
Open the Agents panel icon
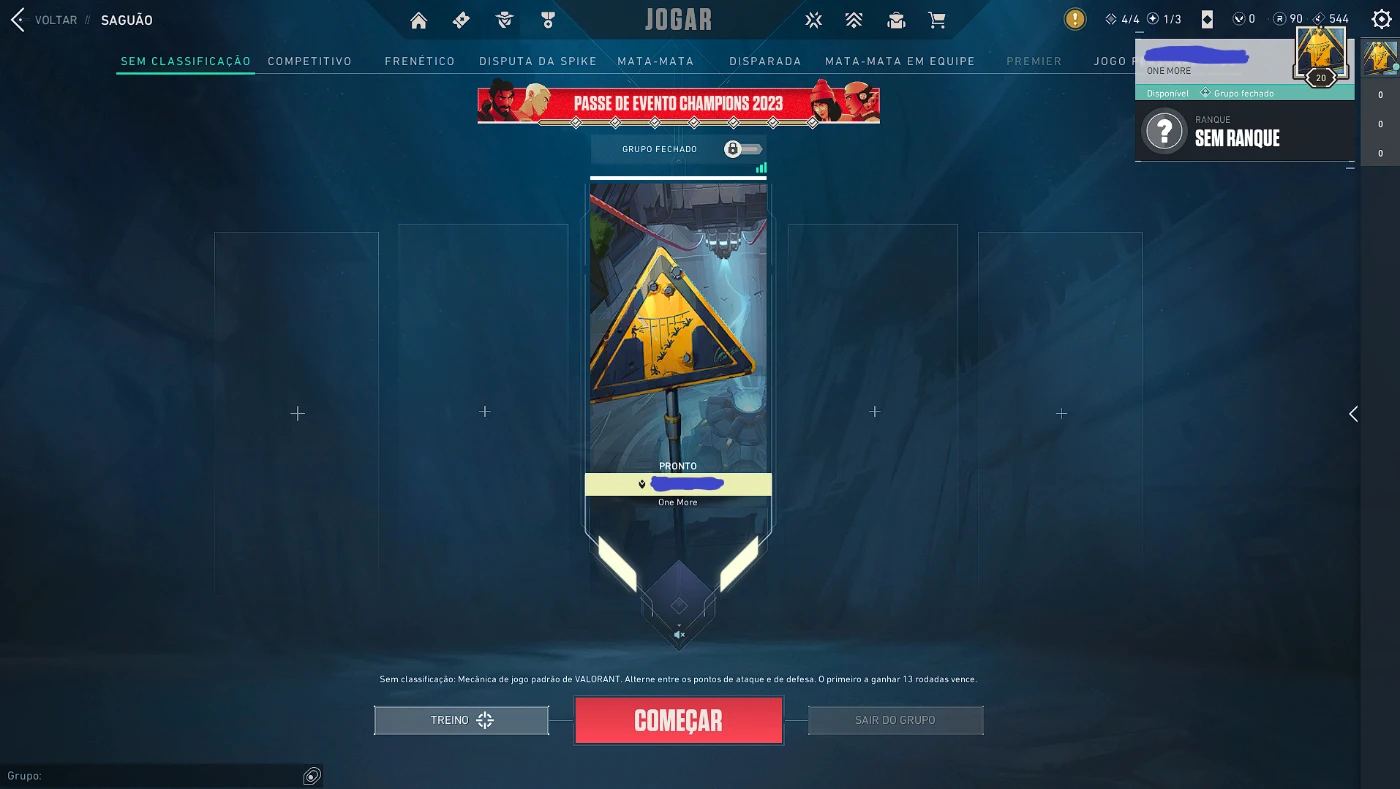(x=504, y=19)
